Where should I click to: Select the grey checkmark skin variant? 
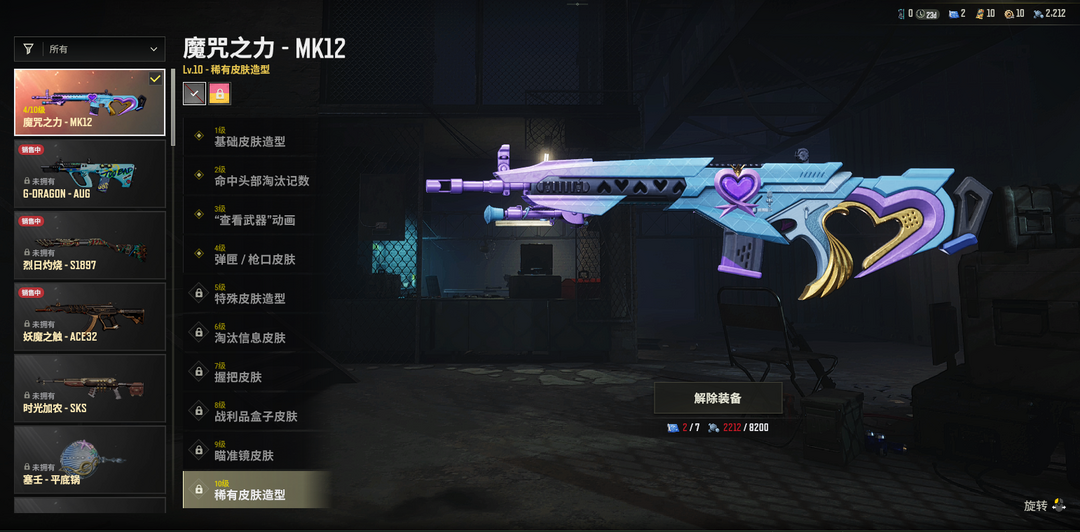tap(195, 94)
